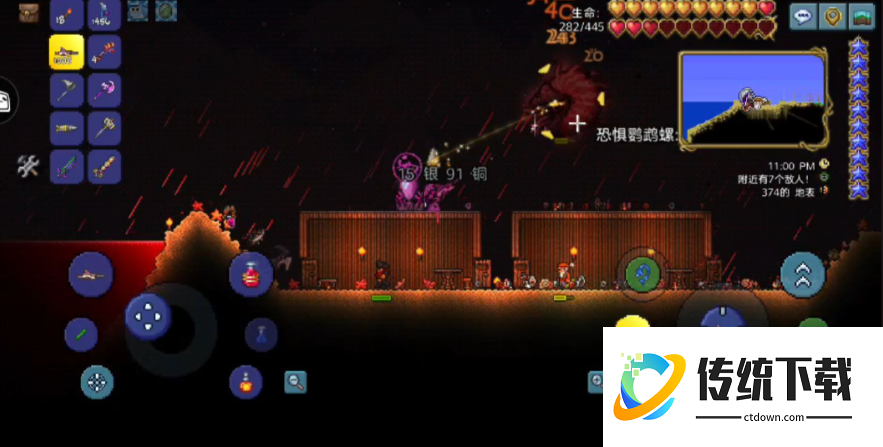Toggle the smart cursor crosshair button
Image resolution: width=883 pixels, height=447 pixels.
point(97,381)
